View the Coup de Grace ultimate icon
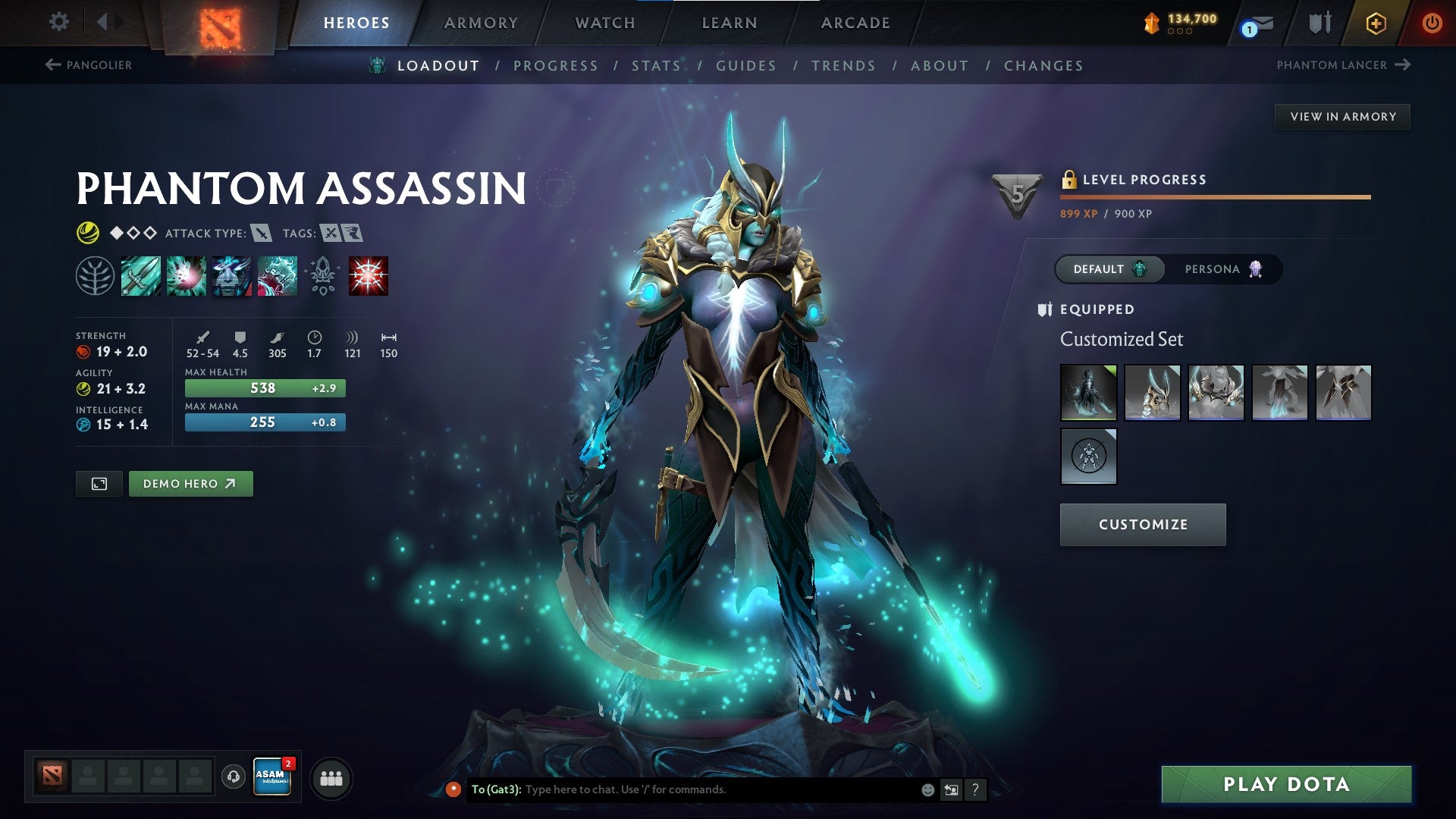 [368, 275]
